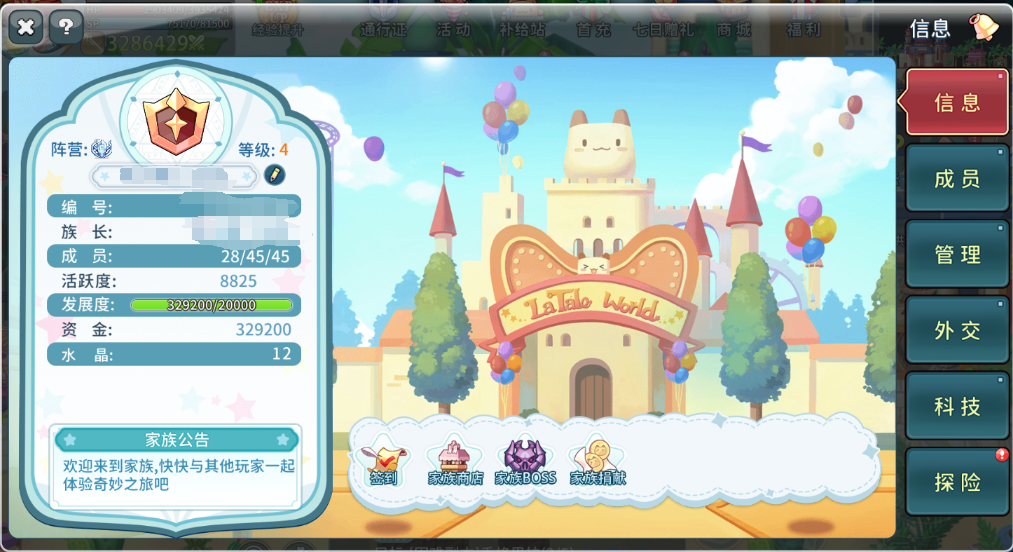Show the 科技 technology tab
The image size is (1013, 552).
(956, 407)
